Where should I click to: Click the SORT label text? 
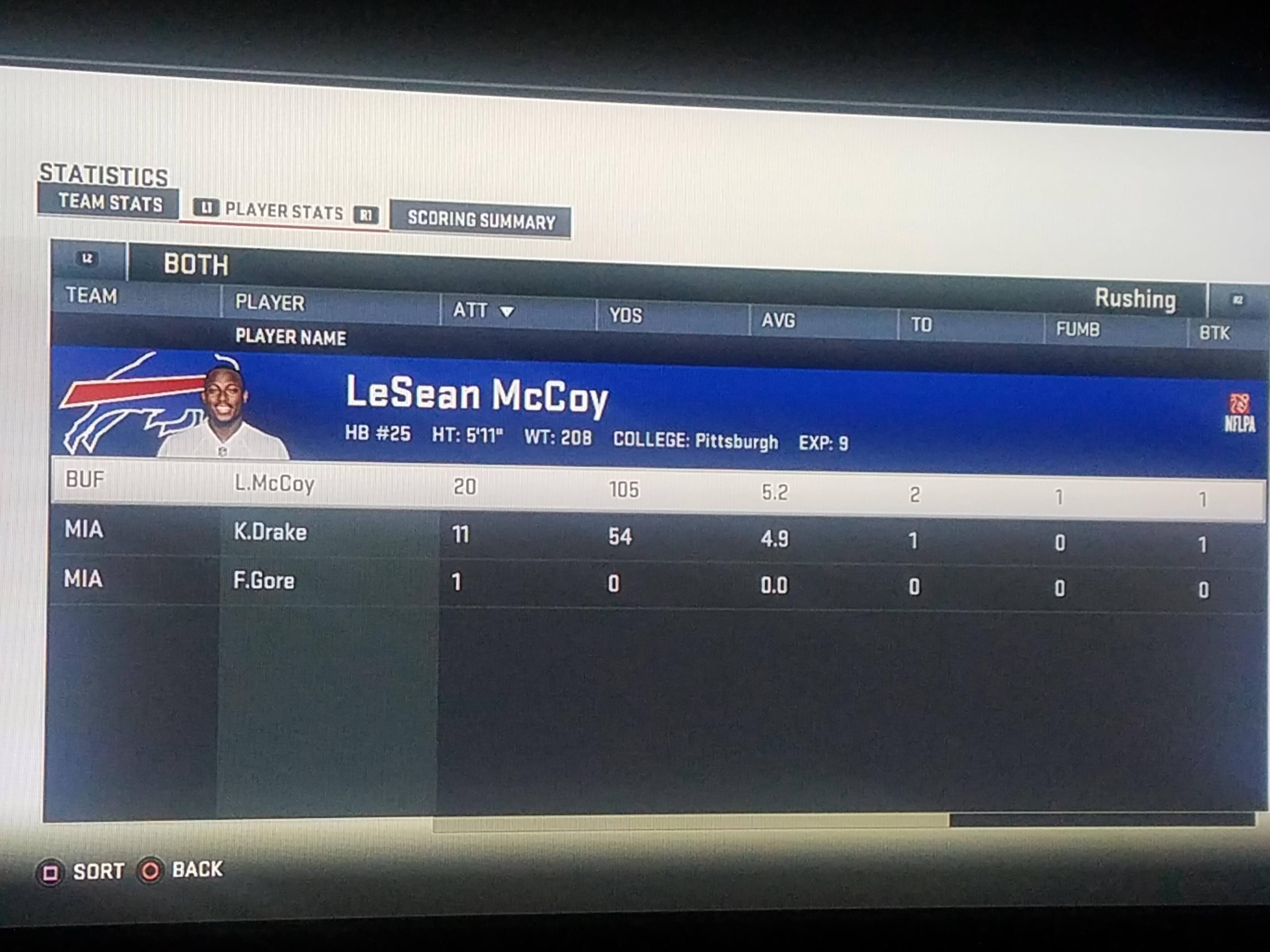(x=98, y=871)
